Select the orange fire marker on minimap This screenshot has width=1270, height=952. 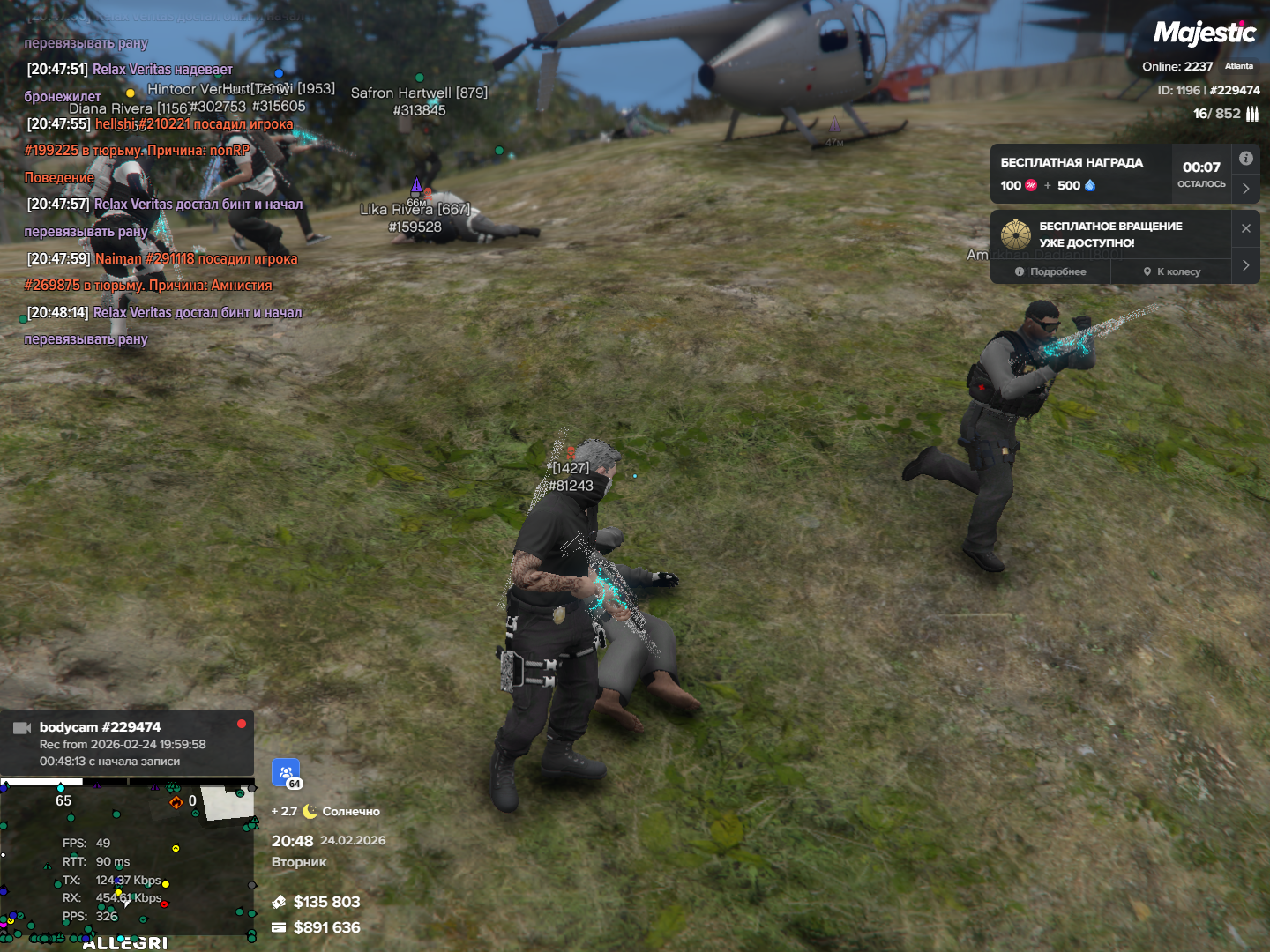[x=176, y=802]
